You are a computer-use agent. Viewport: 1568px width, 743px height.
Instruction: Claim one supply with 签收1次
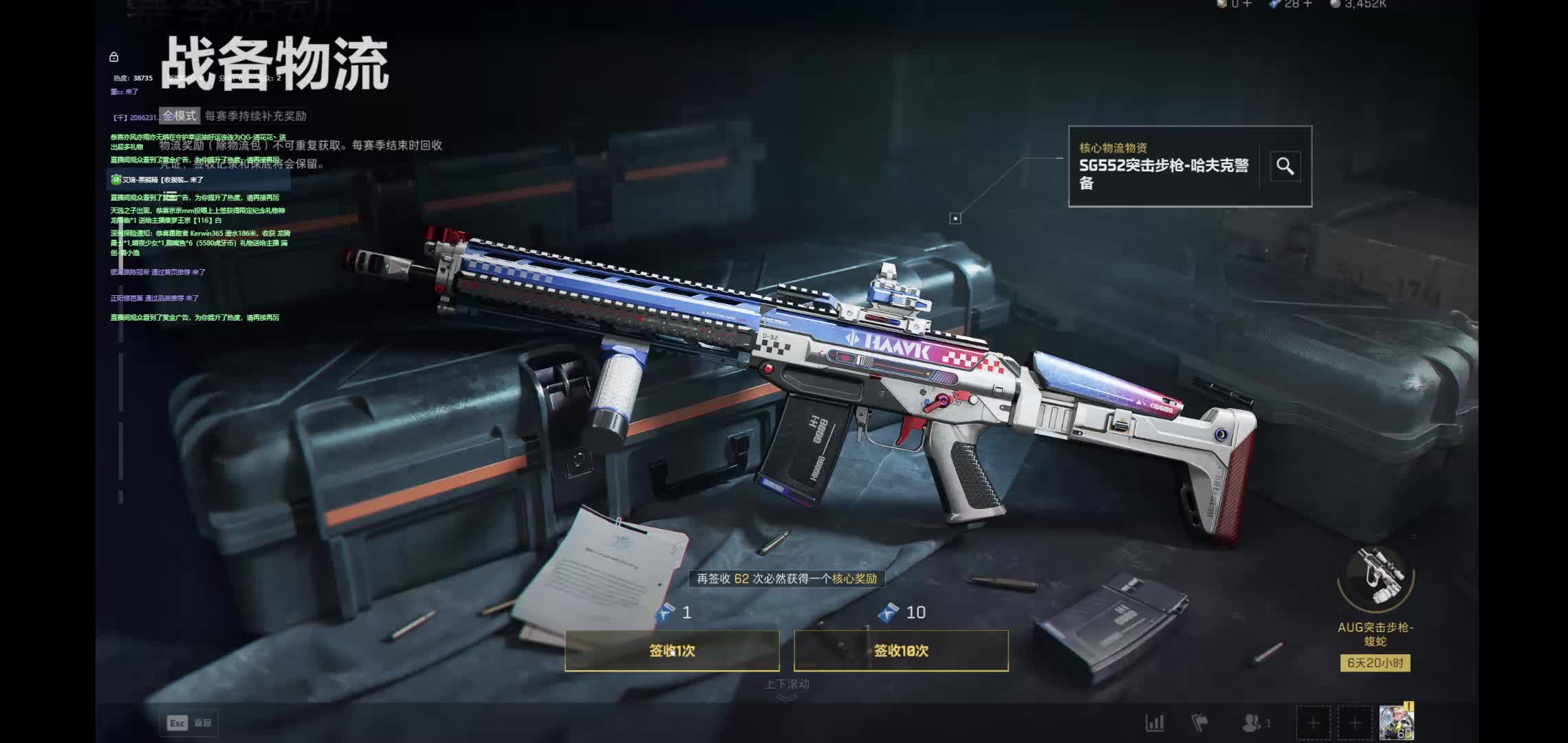click(672, 650)
